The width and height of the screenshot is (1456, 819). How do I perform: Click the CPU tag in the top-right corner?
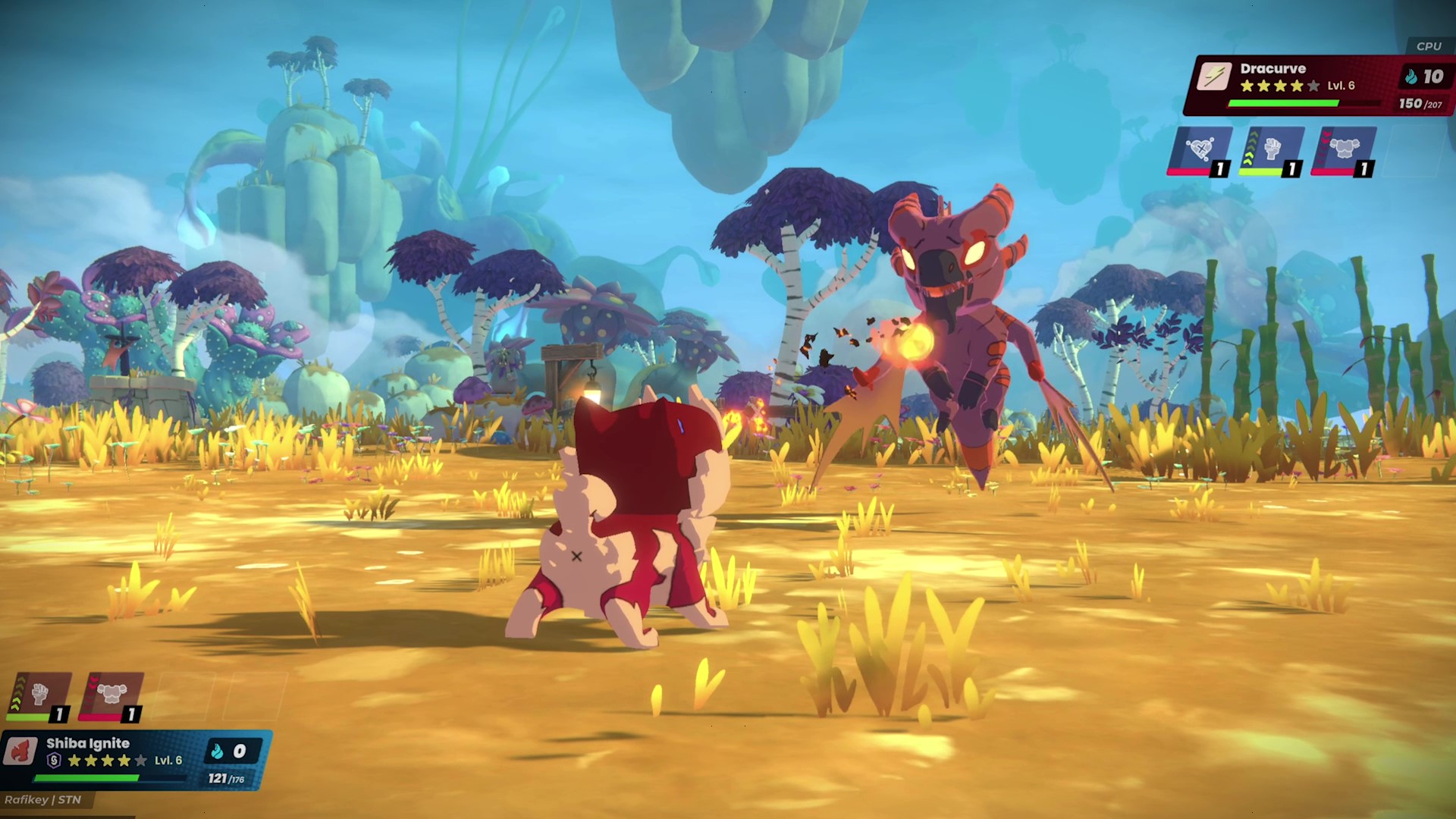(x=1429, y=45)
